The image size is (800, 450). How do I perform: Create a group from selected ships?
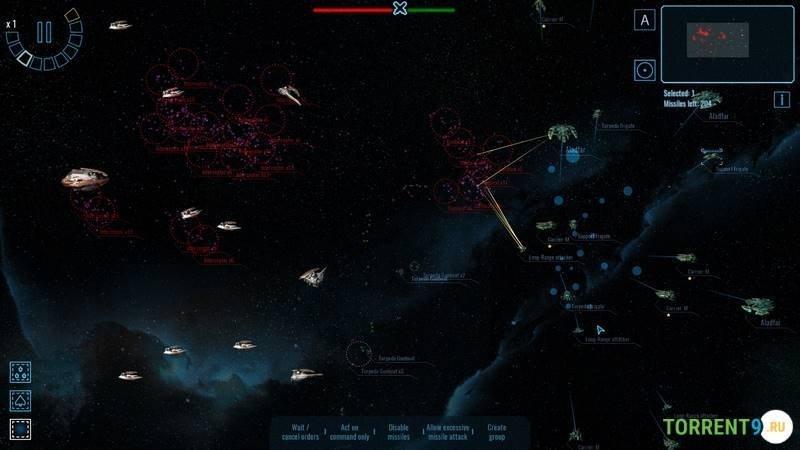[x=497, y=432]
